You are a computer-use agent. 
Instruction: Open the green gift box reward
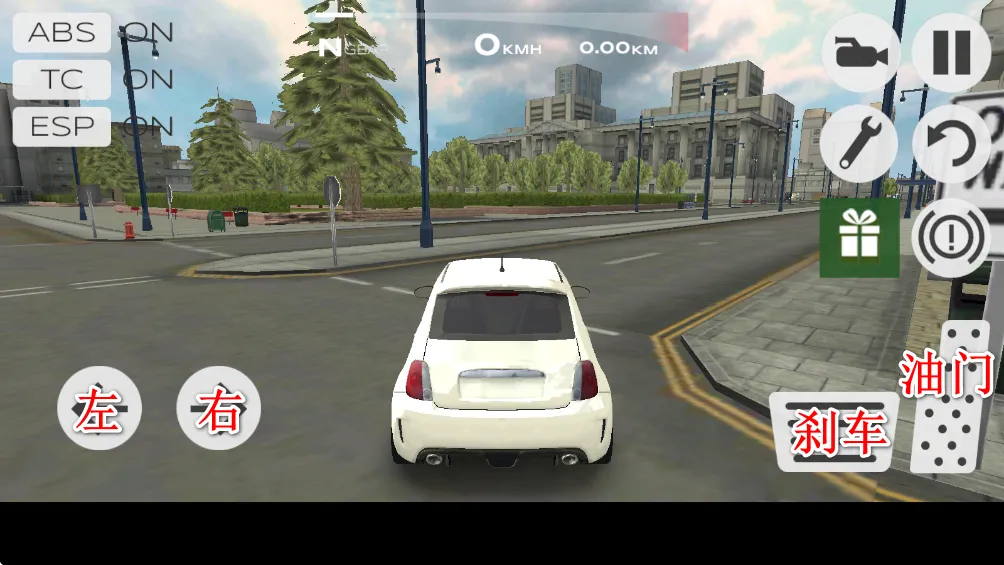[859, 237]
